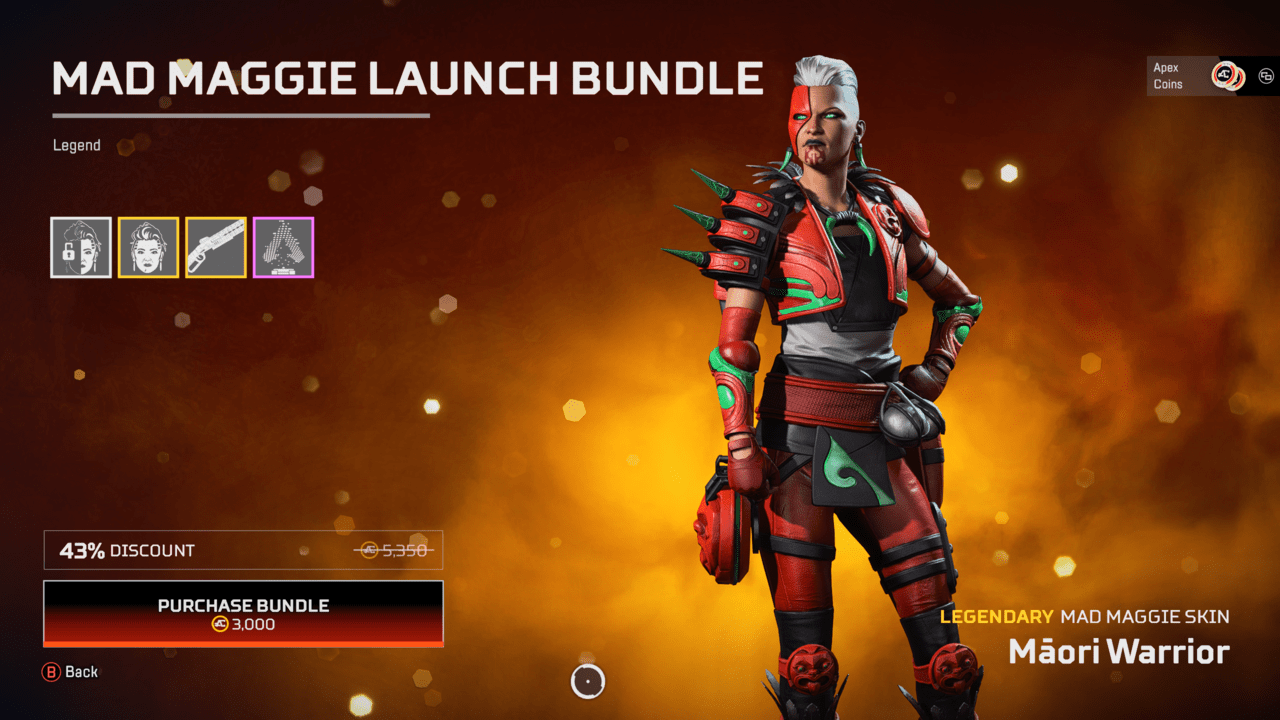Select the Mad Maggie legend unlock item
1280x720 pixels.
click(81, 247)
